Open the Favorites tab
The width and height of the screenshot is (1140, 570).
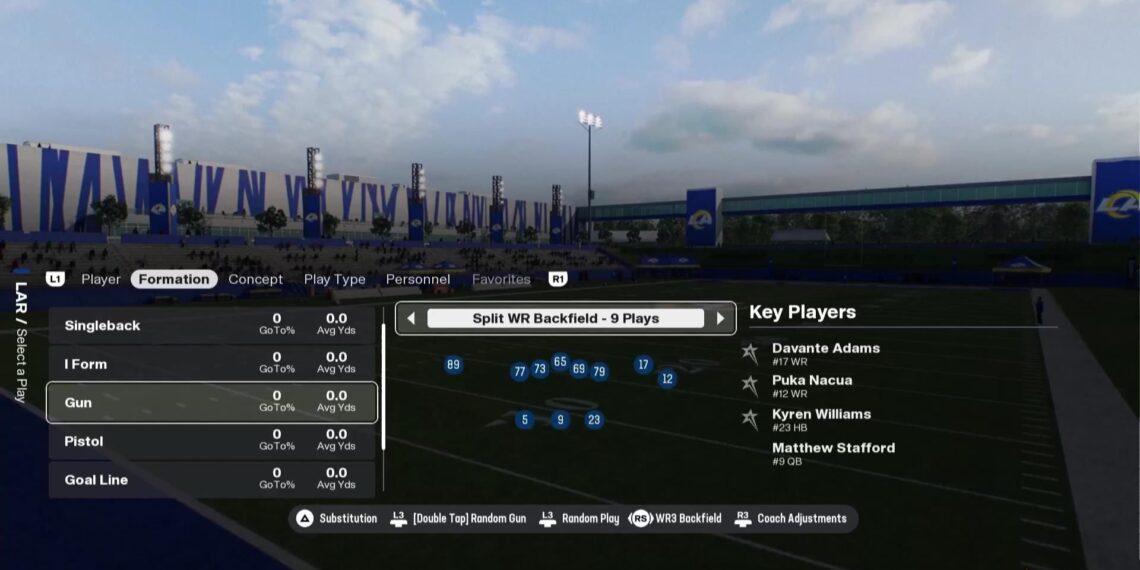tap(501, 280)
